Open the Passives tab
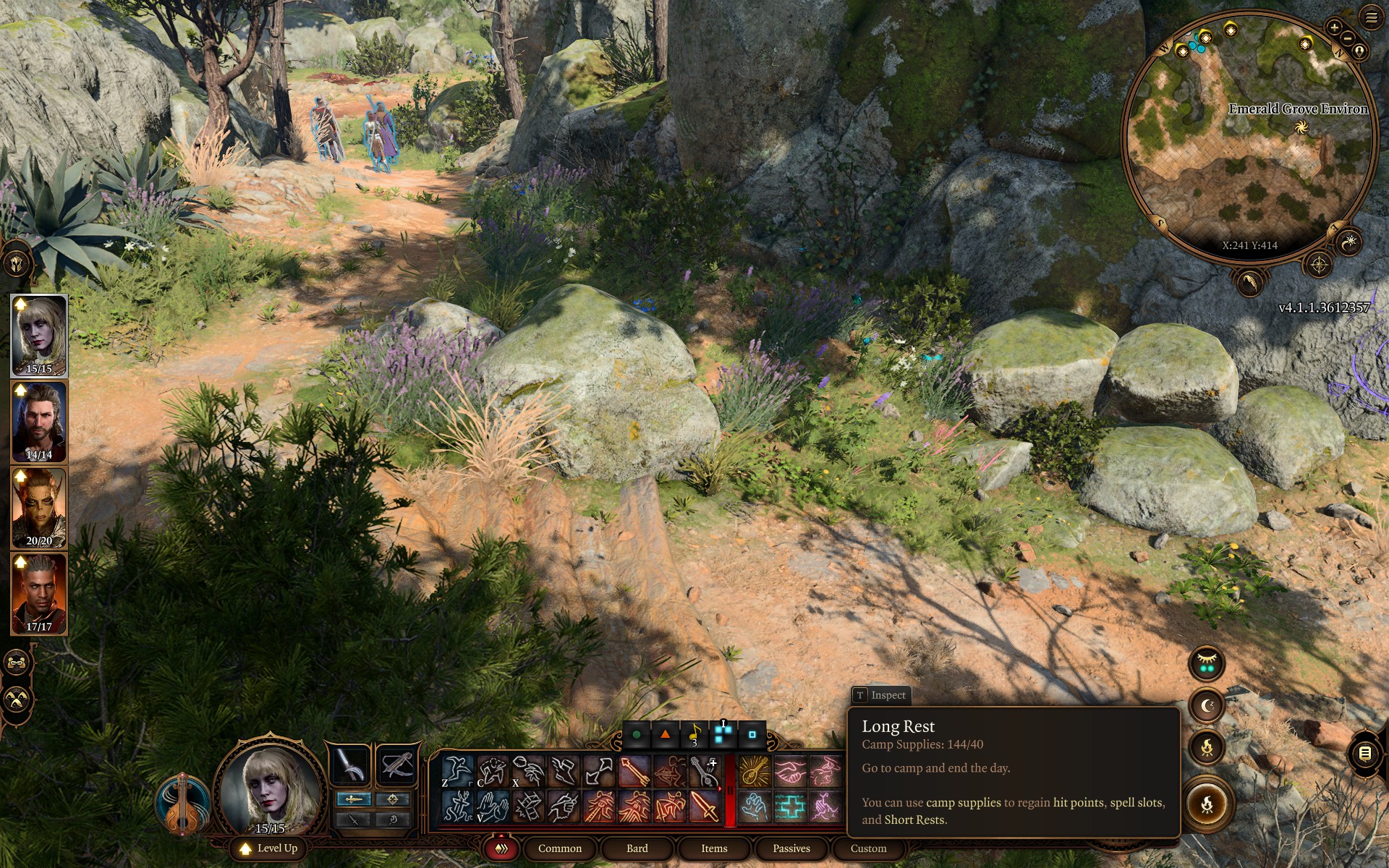The height and width of the screenshot is (868, 1389). [x=791, y=848]
